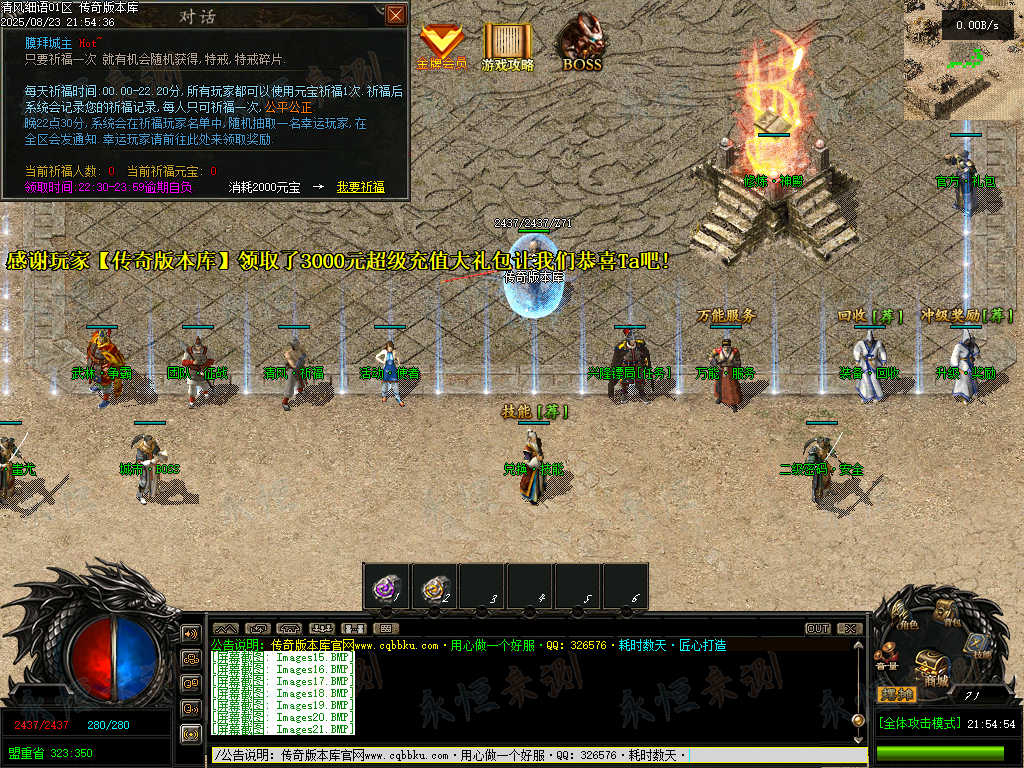Open the BOSS menu icon
Screen dimensions: 1024x768
click(x=581, y=44)
